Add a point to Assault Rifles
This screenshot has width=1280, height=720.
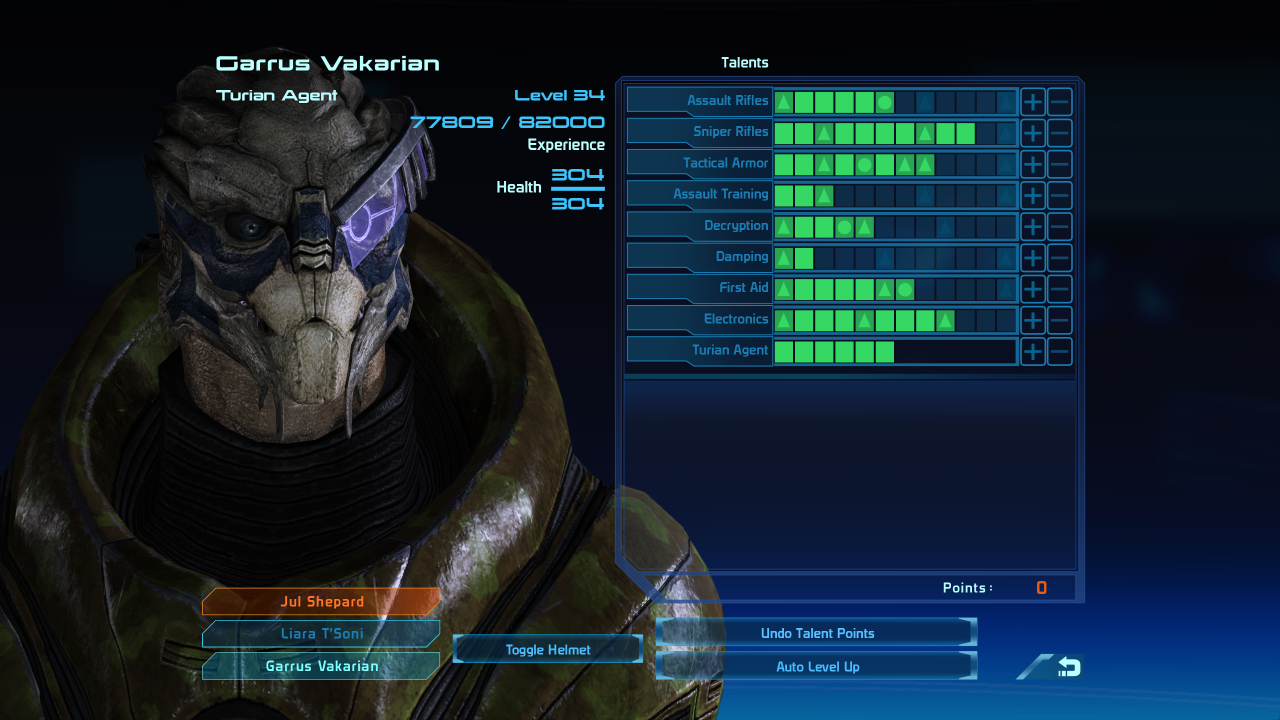[x=1032, y=101]
